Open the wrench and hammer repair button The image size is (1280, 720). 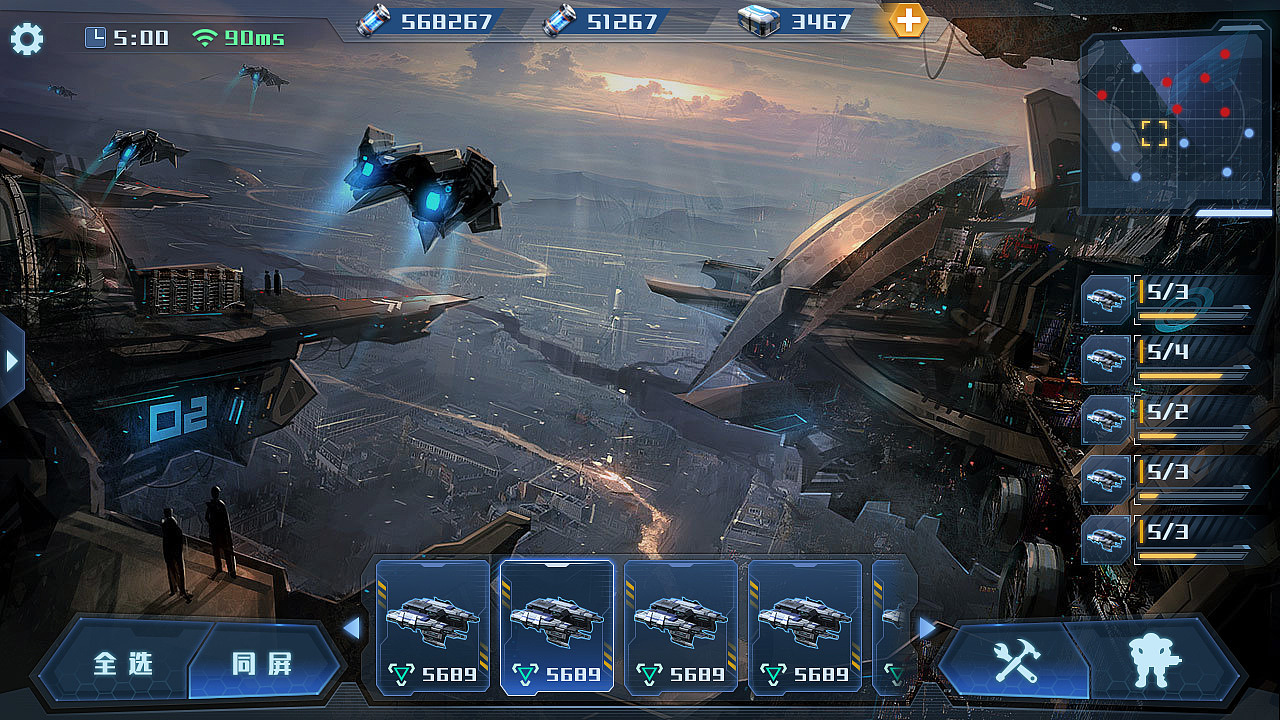1016,660
